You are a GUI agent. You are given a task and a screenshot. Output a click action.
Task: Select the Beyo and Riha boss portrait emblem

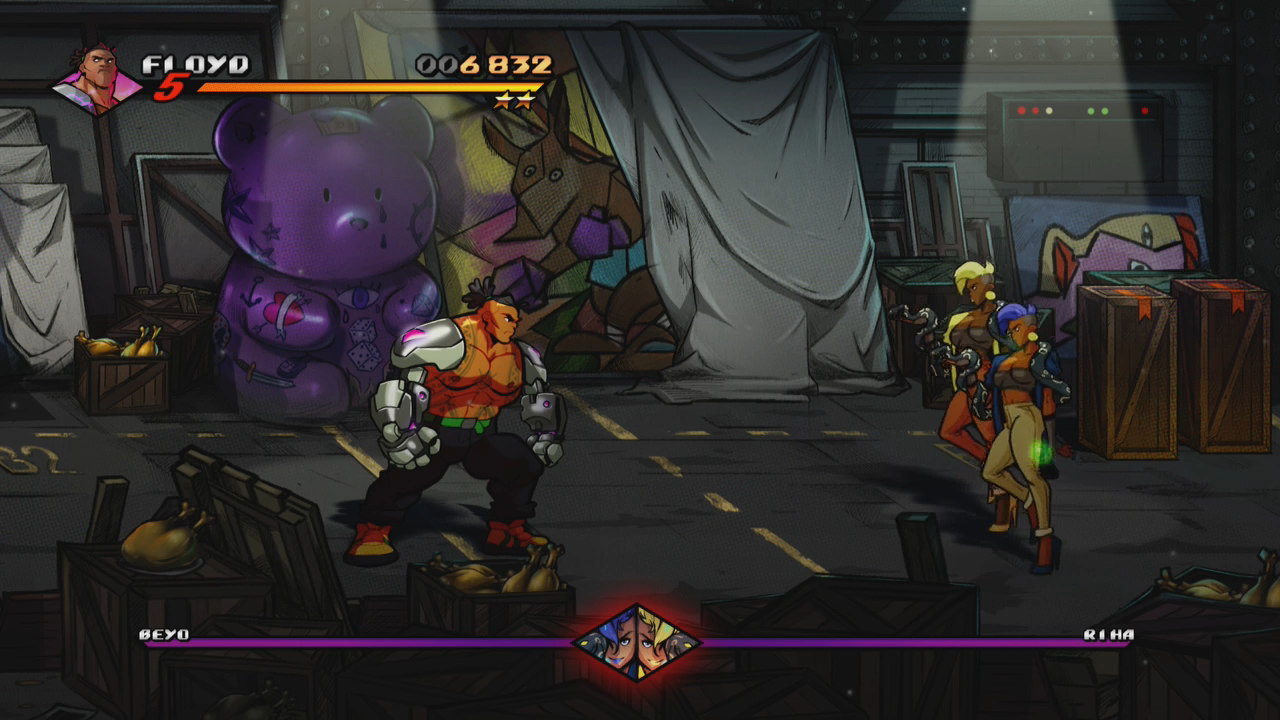coord(637,641)
